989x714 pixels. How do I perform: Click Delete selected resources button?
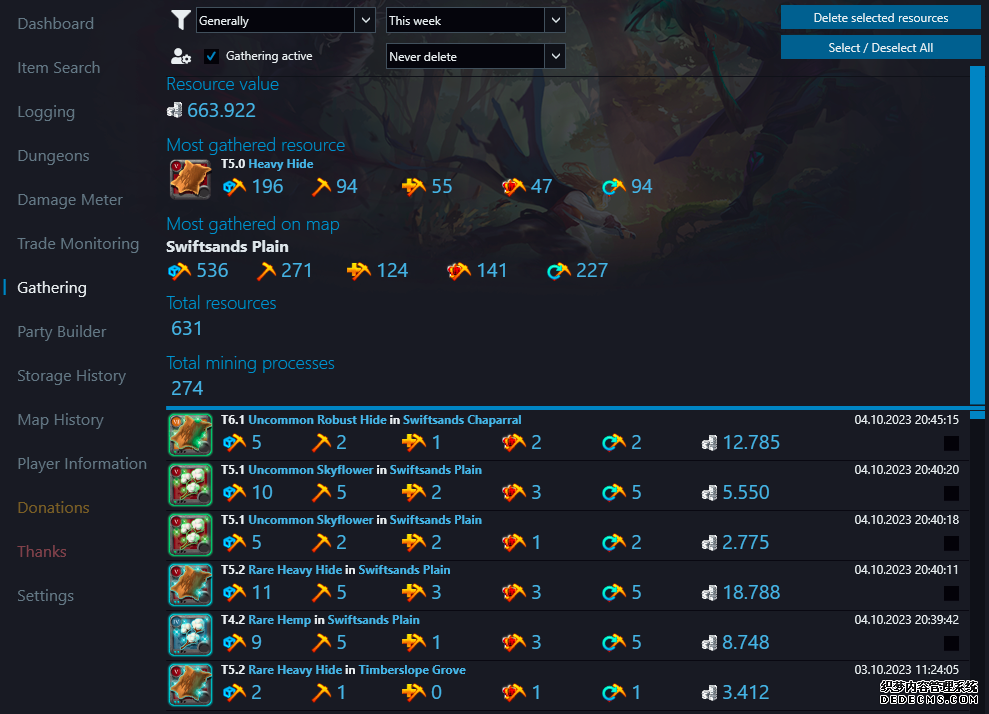pyautogui.click(x=880, y=18)
